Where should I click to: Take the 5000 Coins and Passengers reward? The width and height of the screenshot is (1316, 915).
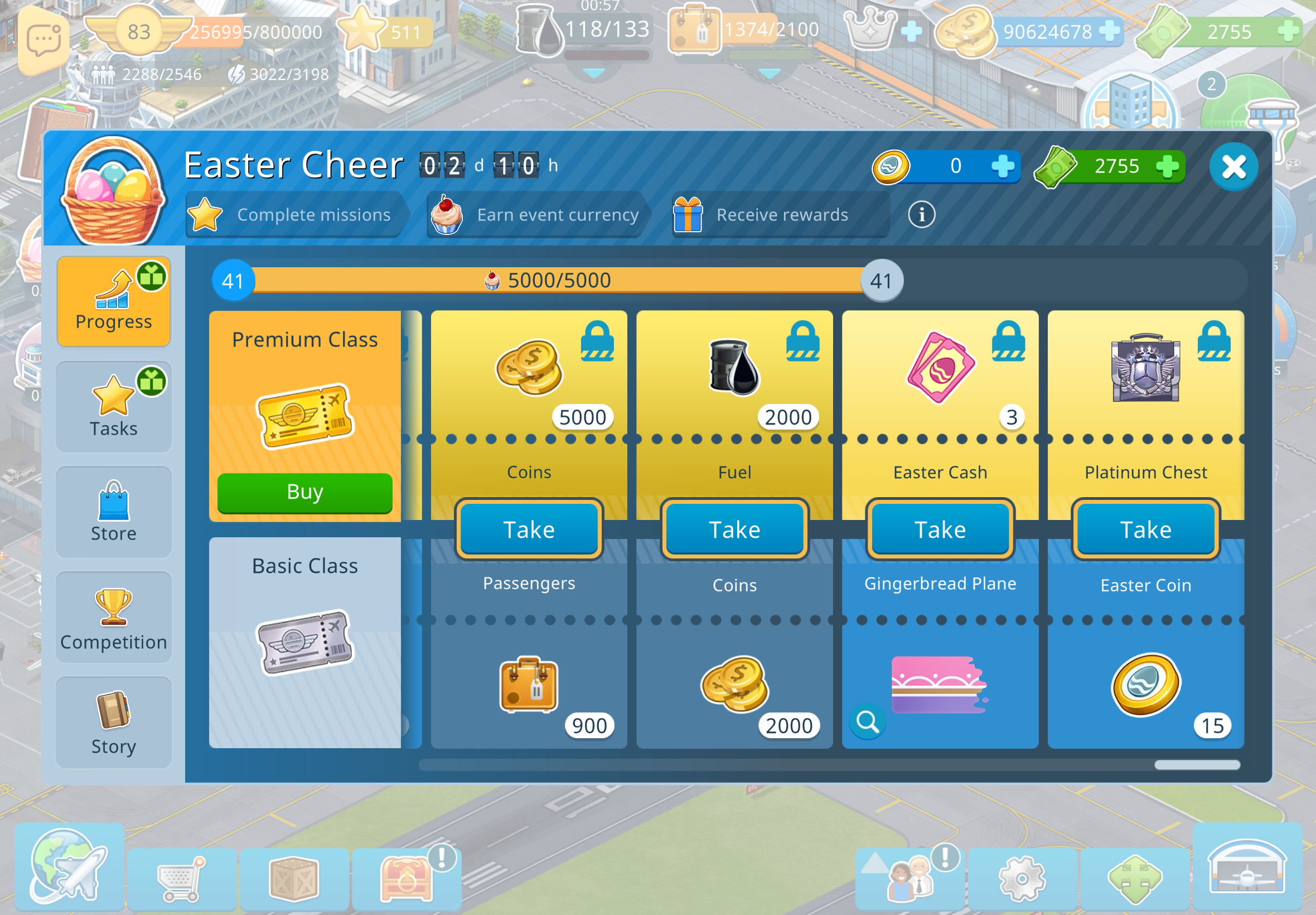click(529, 529)
